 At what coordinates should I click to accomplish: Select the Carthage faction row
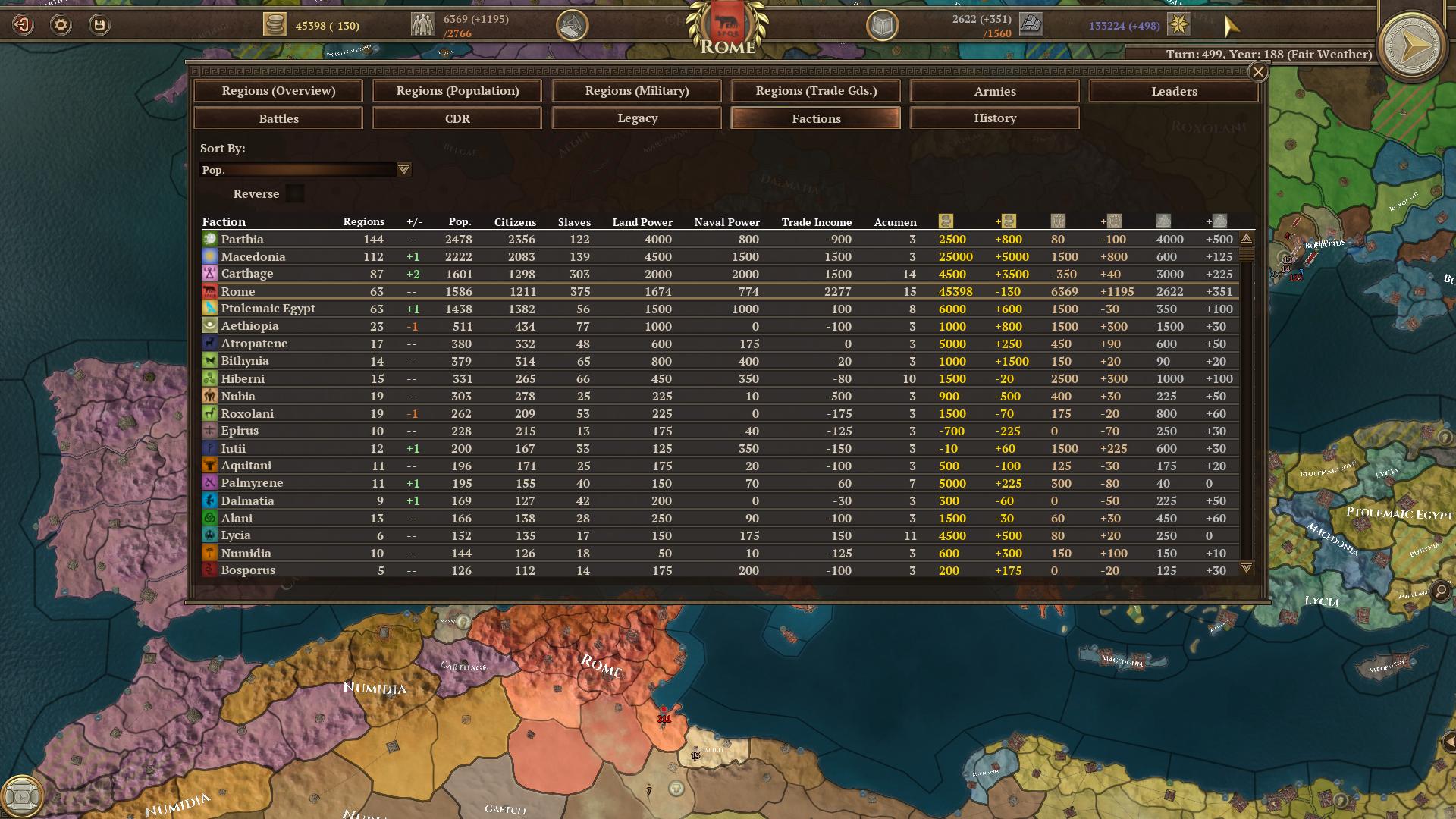(x=247, y=274)
